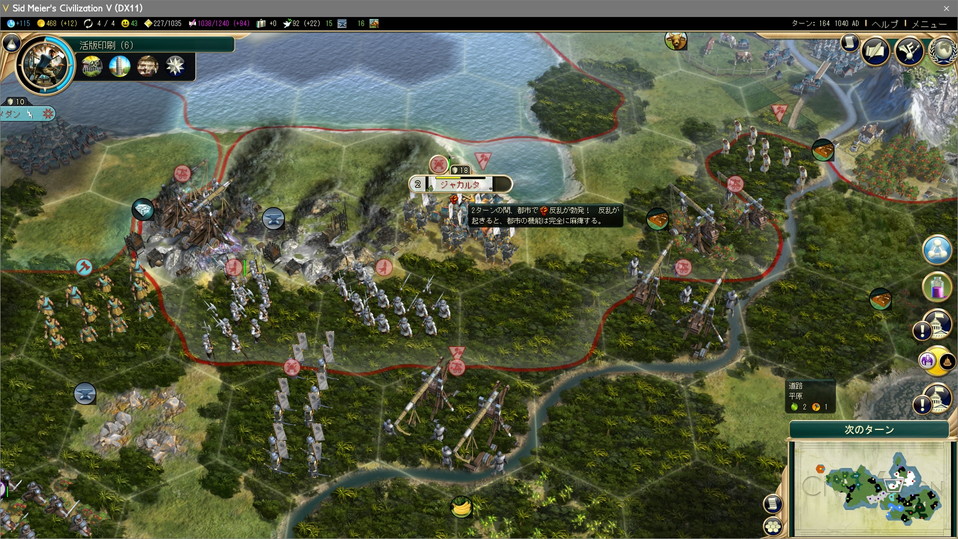Open the windmill building tech icon
This screenshot has width=958, height=539.
click(92, 66)
